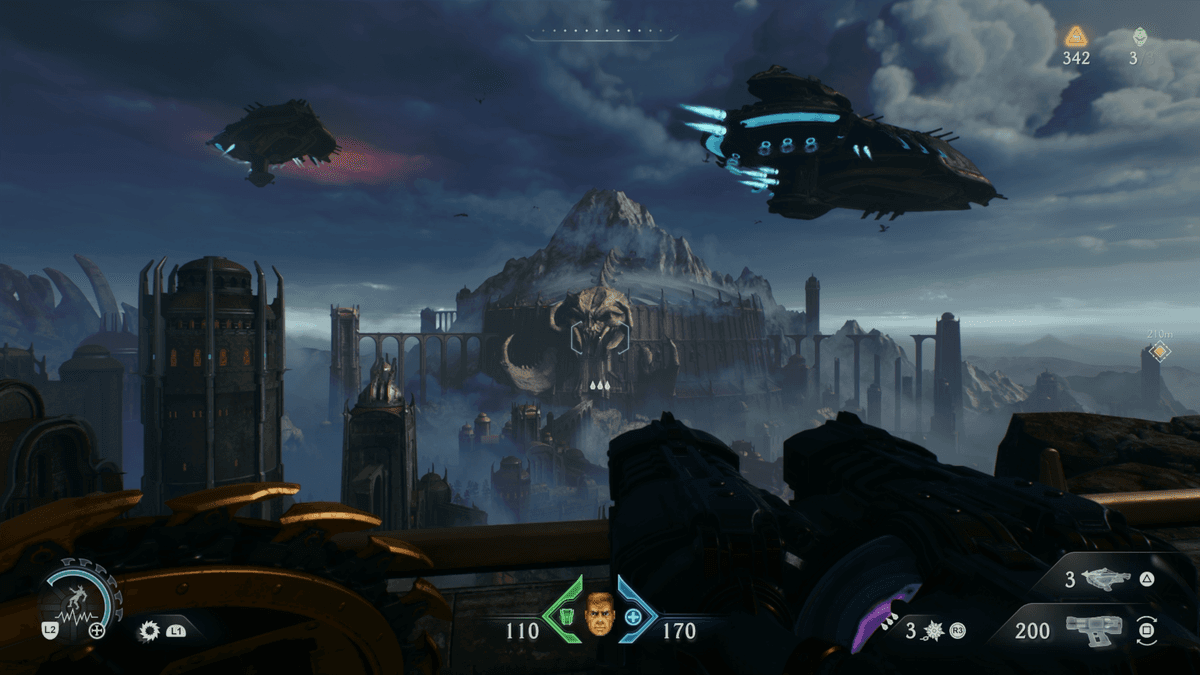This screenshot has width=1200, height=675.
Task: Click the gold triangle currency icon
Action: click(1076, 37)
